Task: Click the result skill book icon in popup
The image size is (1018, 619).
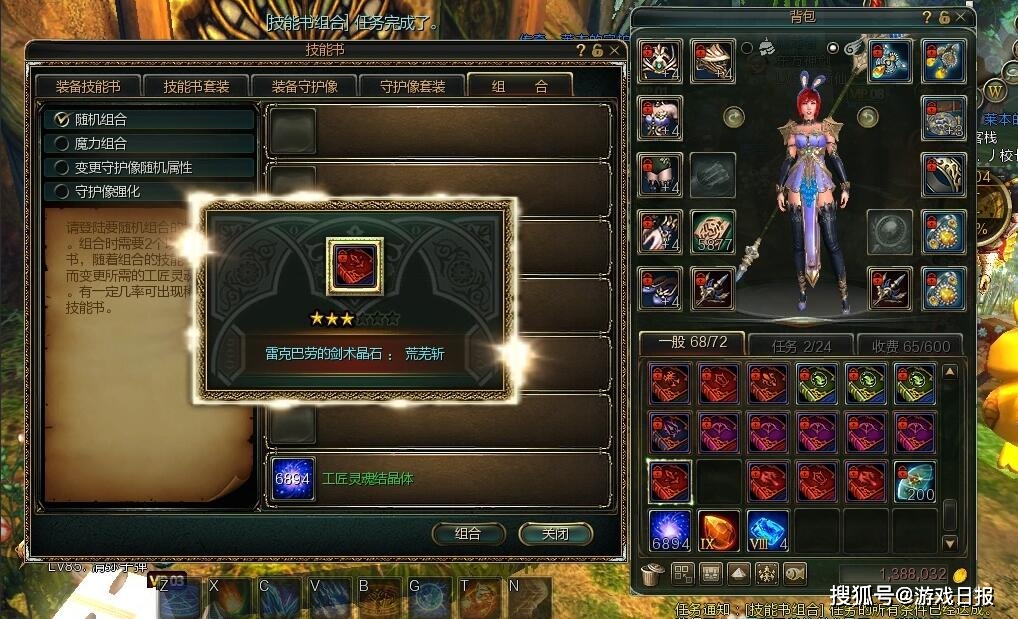Action: point(355,265)
